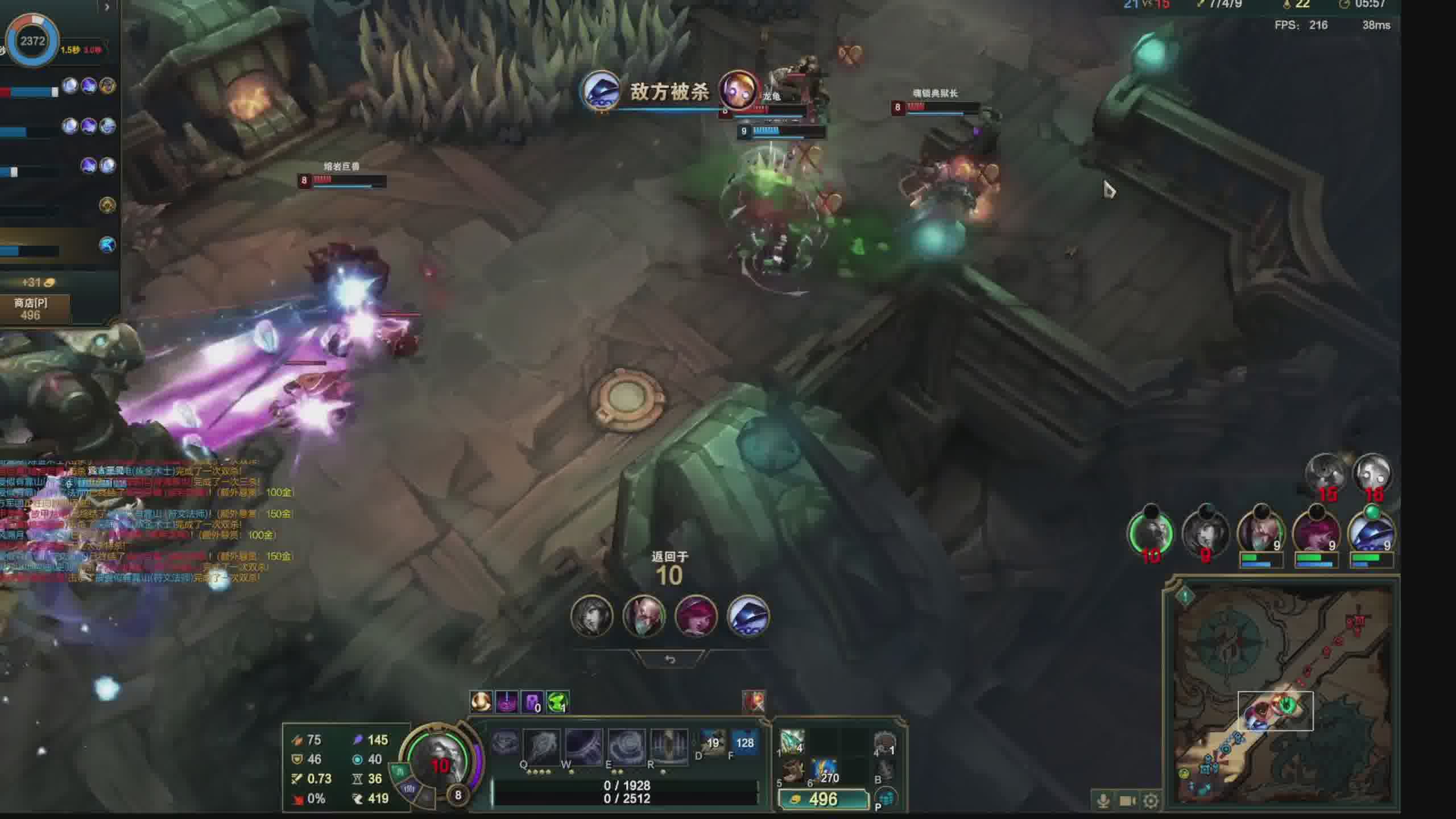Click the camera-return arrow below the spectate portraits
This screenshot has width=1456, height=819.
point(670,660)
